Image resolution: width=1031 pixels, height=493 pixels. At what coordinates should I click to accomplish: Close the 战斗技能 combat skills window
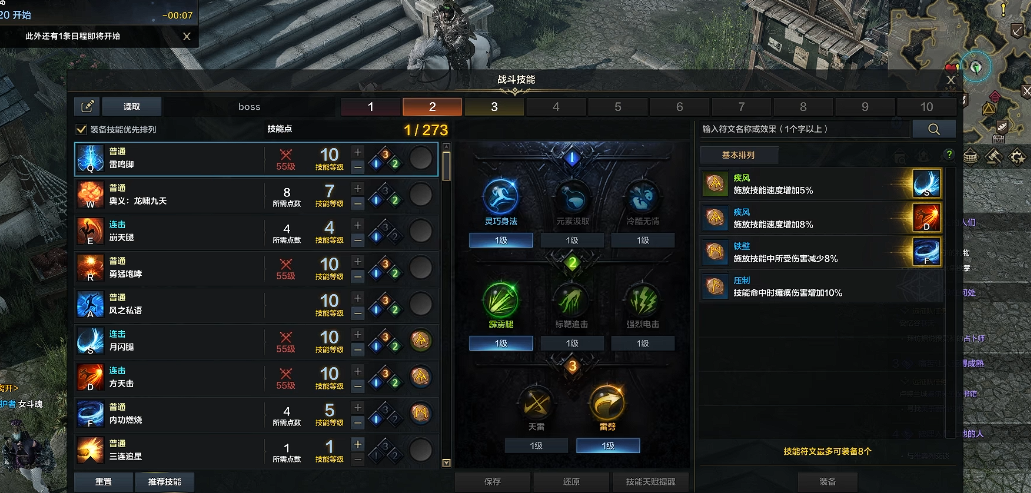click(950, 79)
